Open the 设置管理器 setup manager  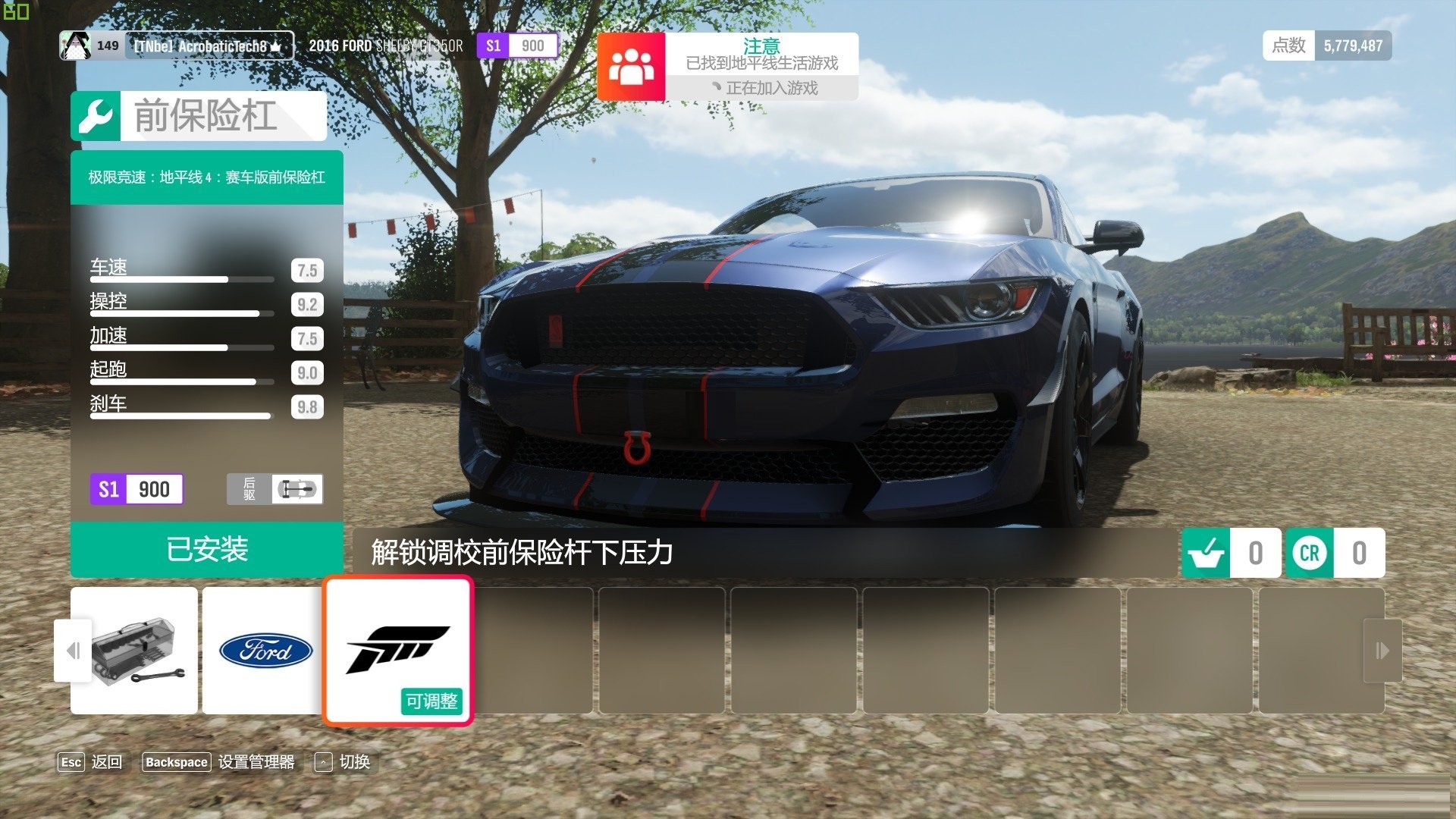[219, 762]
